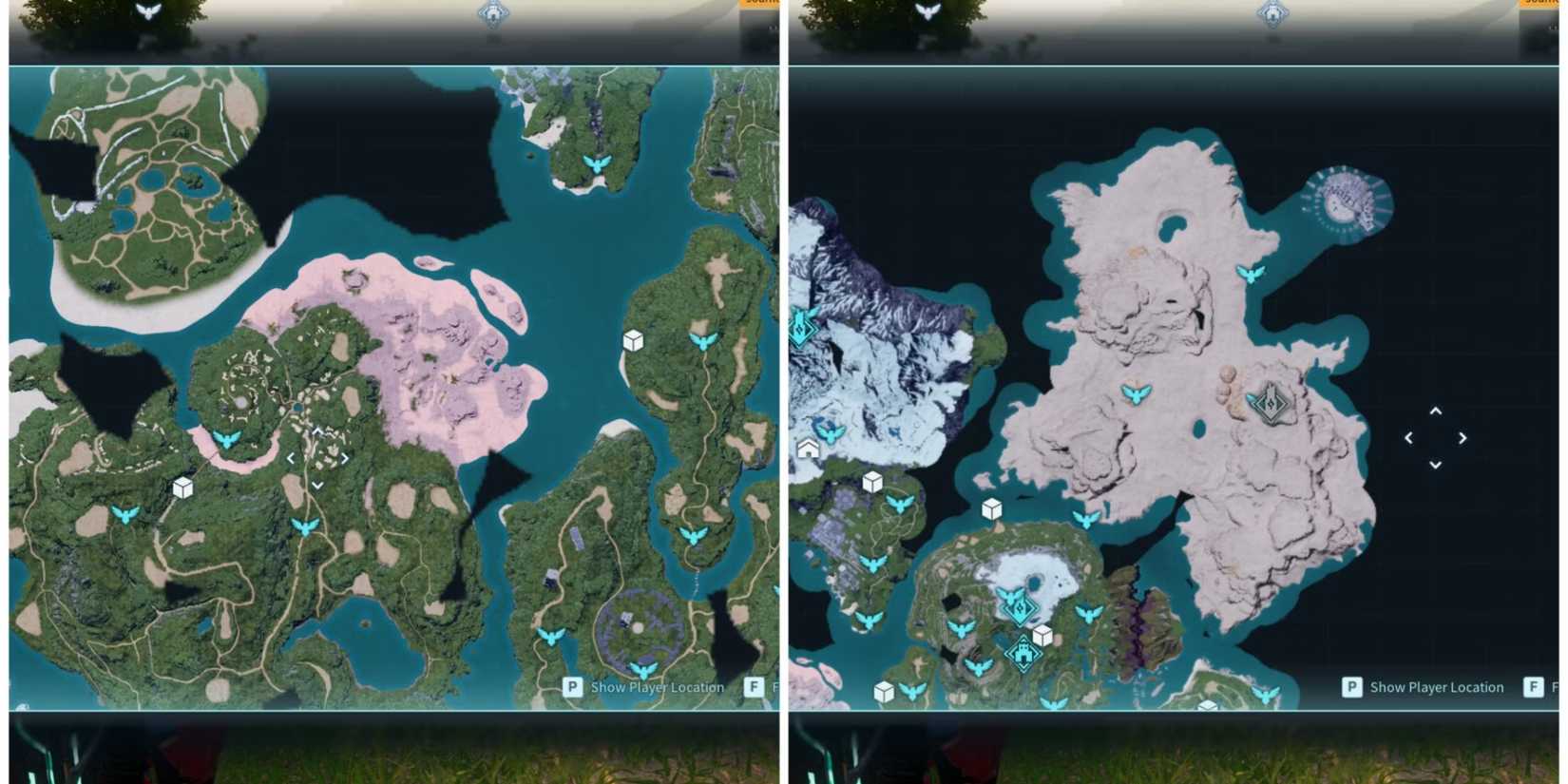The width and height of the screenshot is (1568, 784).
Task: Toggle Show Player Location on the right map
Action: point(1435,687)
